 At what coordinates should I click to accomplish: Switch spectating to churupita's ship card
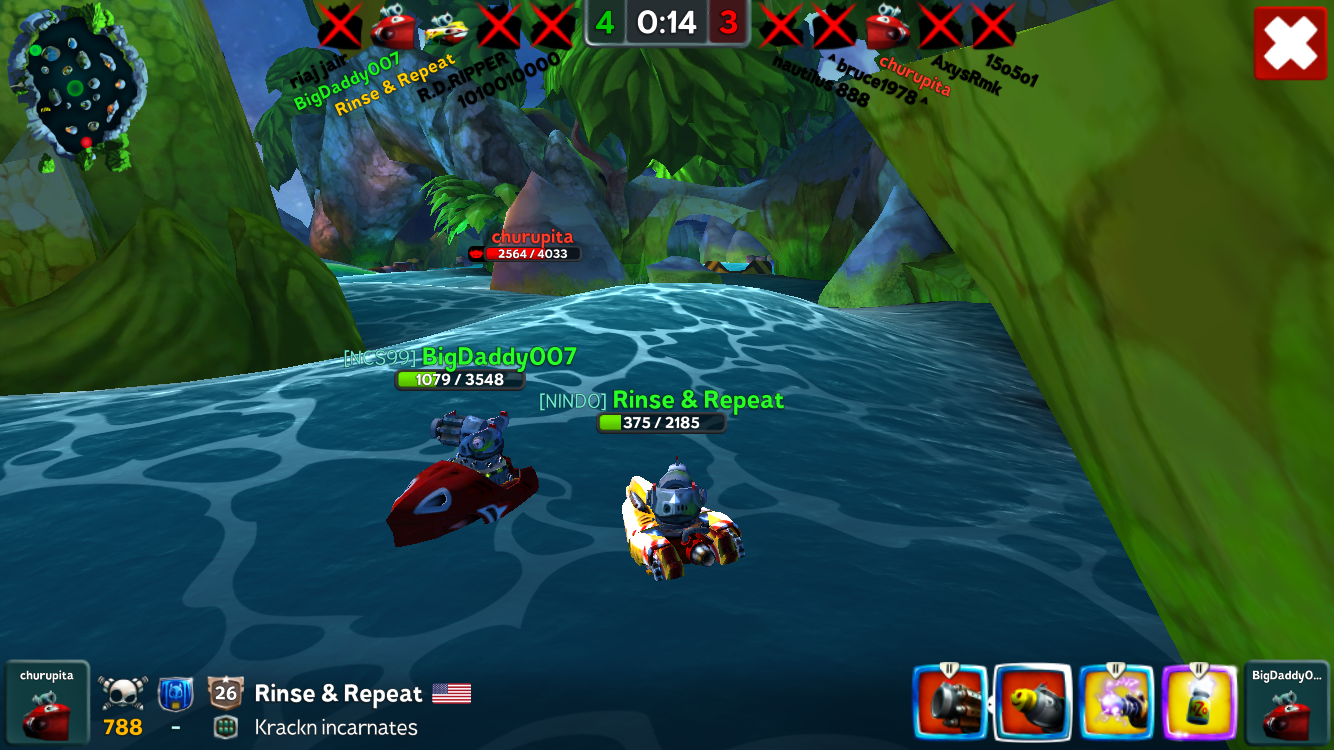(x=47, y=703)
